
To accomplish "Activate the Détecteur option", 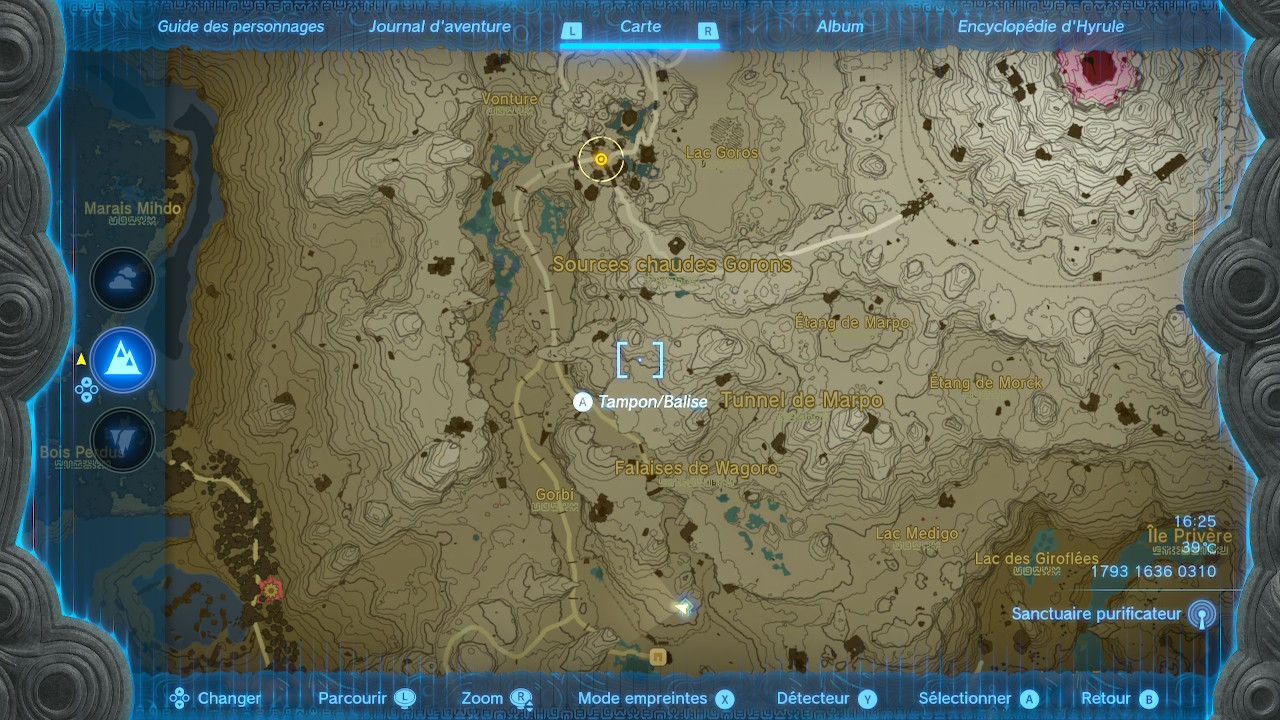I will (x=826, y=699).
